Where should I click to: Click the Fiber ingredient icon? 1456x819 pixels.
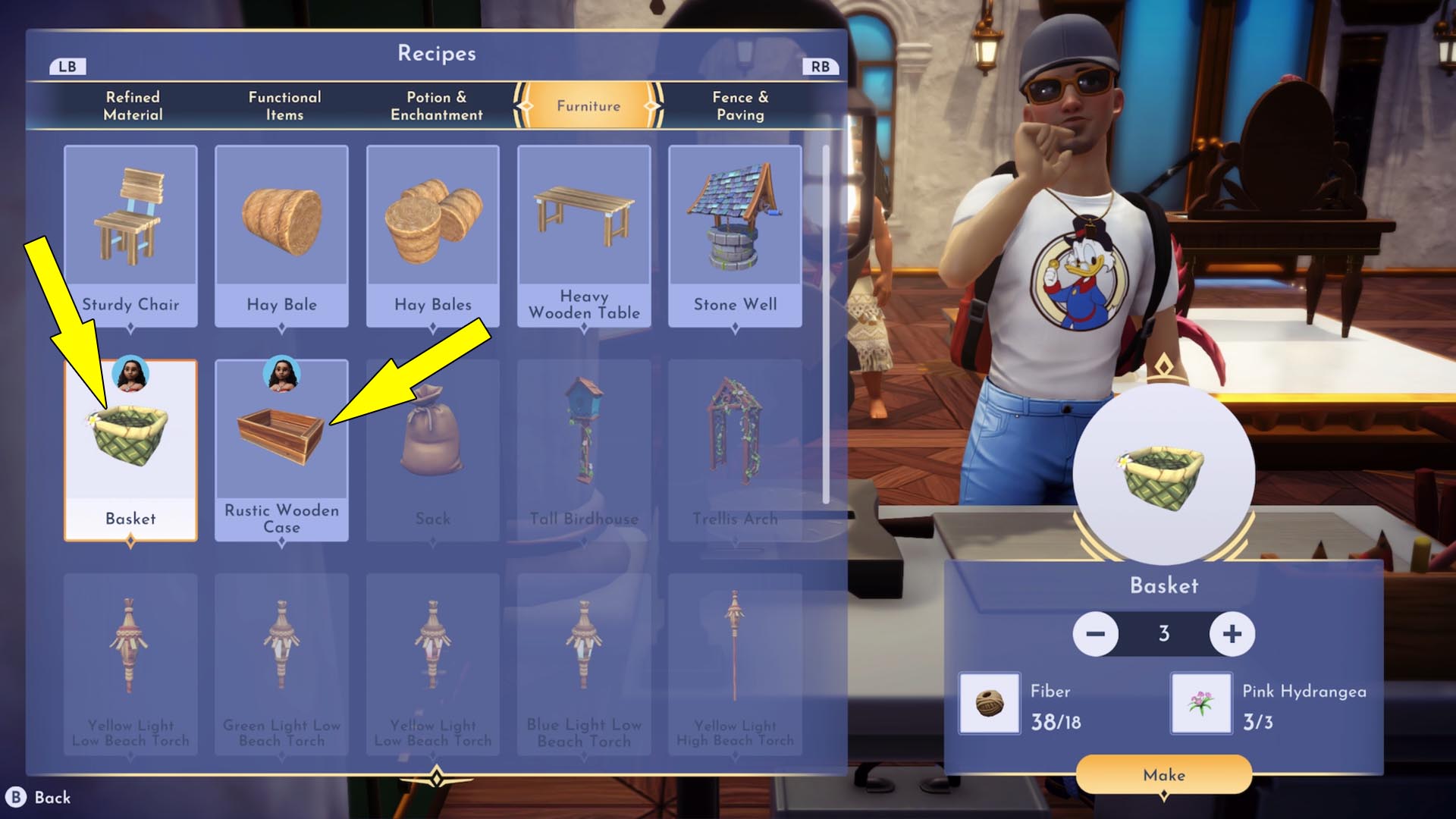pos(990,704)
